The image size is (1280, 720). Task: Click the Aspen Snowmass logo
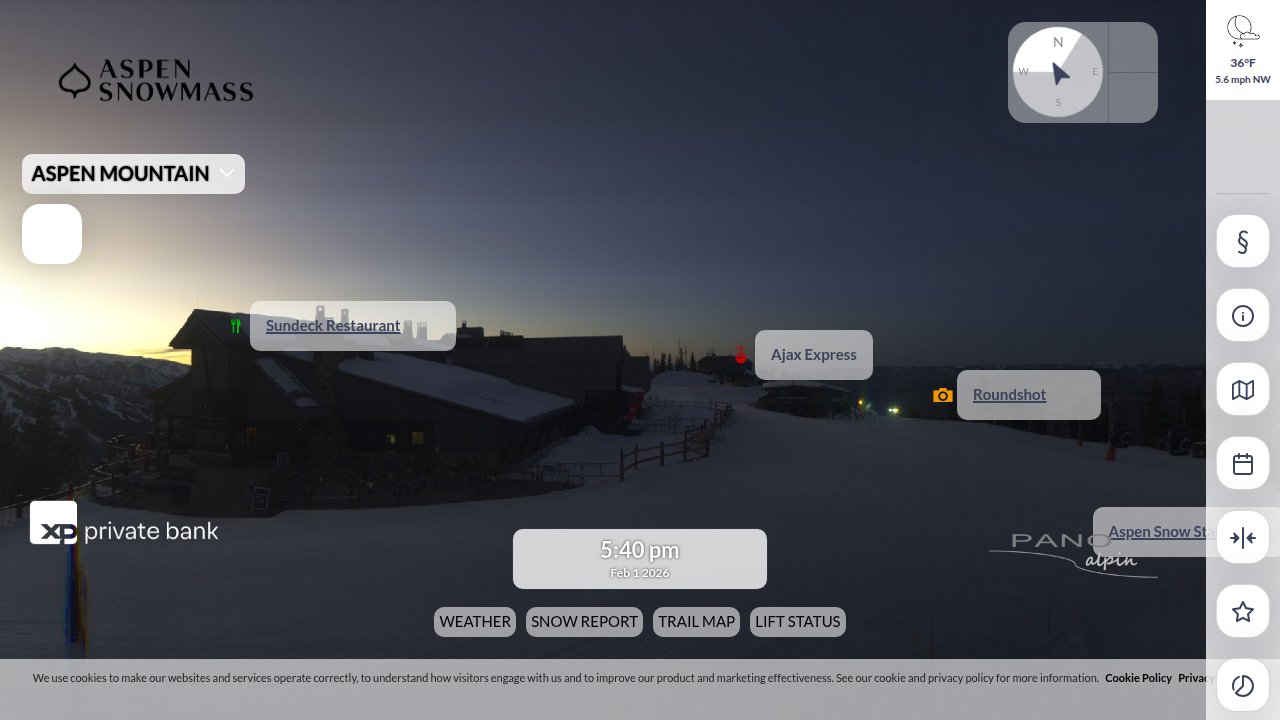pos(156,81)
